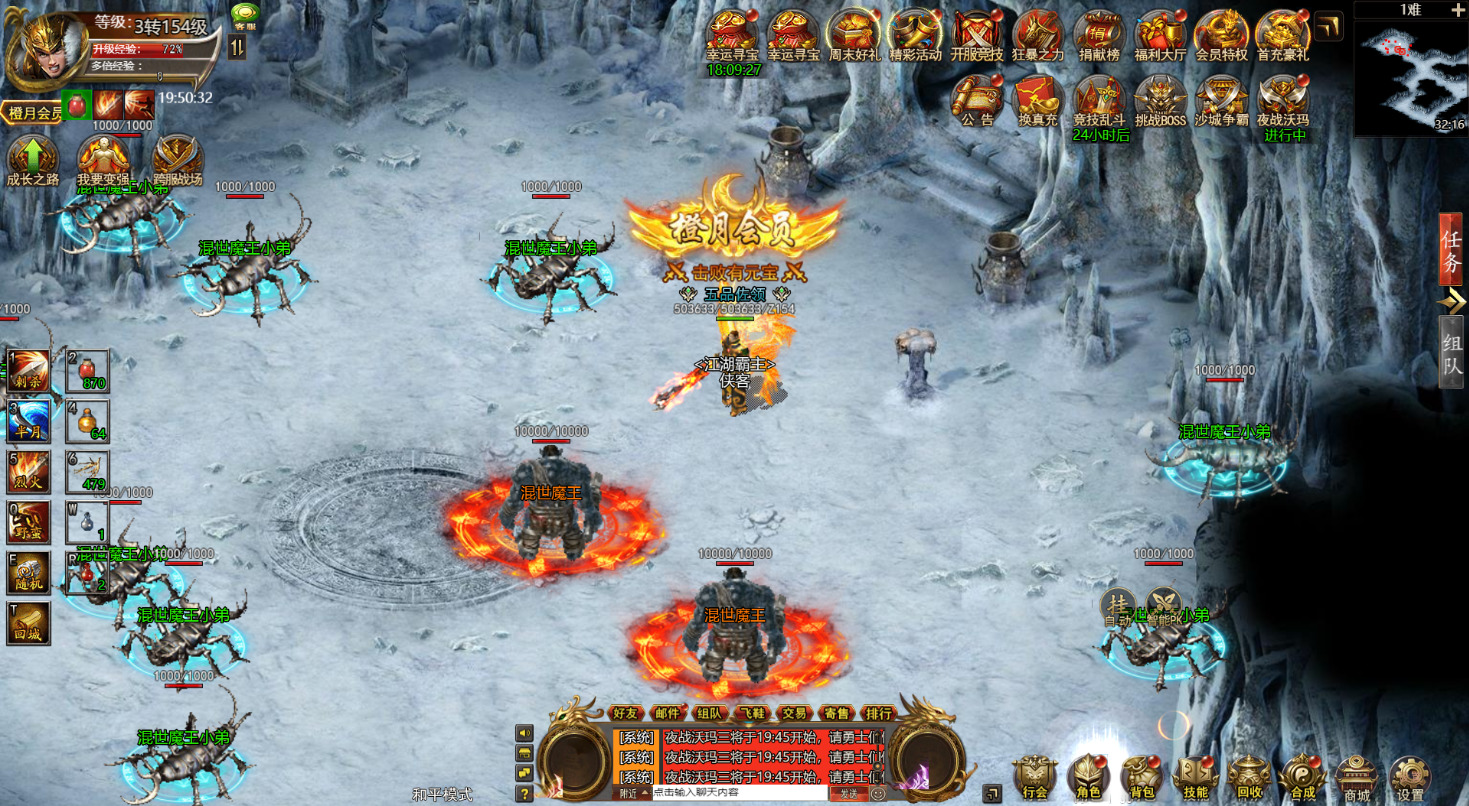Open the 技能 (skills) window
The image size is (1469, 806).
click(x=1194, y=774)
